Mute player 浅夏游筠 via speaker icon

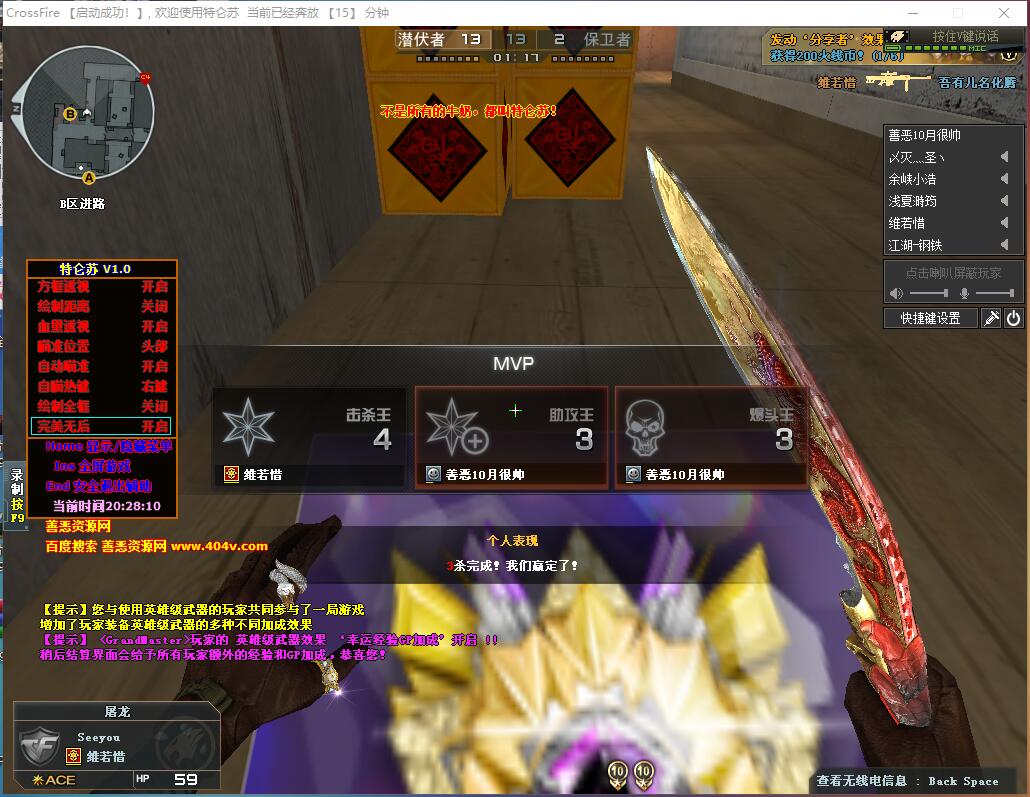(x=1004, y=201)
